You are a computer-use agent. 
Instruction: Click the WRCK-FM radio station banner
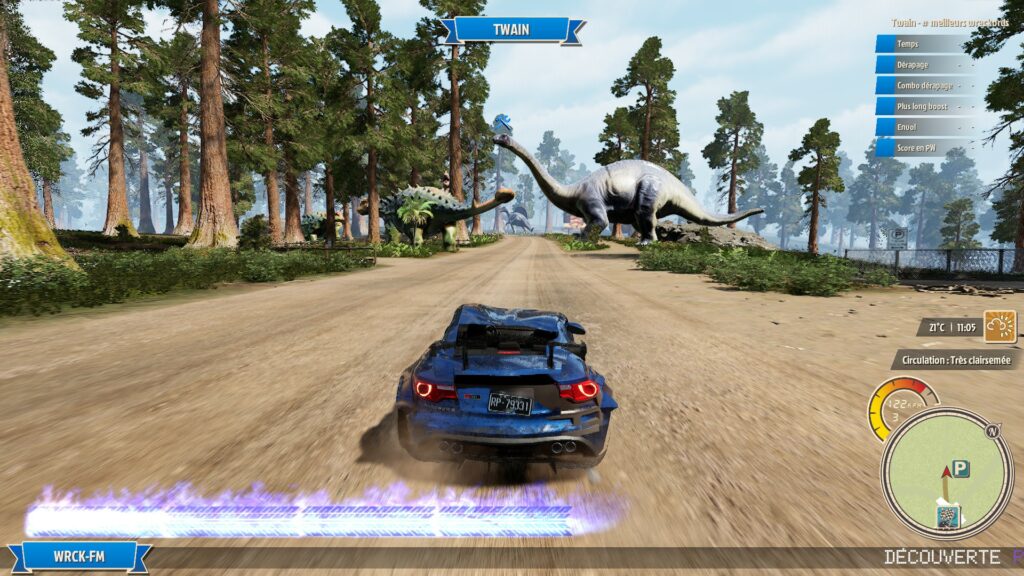[80, 555]
